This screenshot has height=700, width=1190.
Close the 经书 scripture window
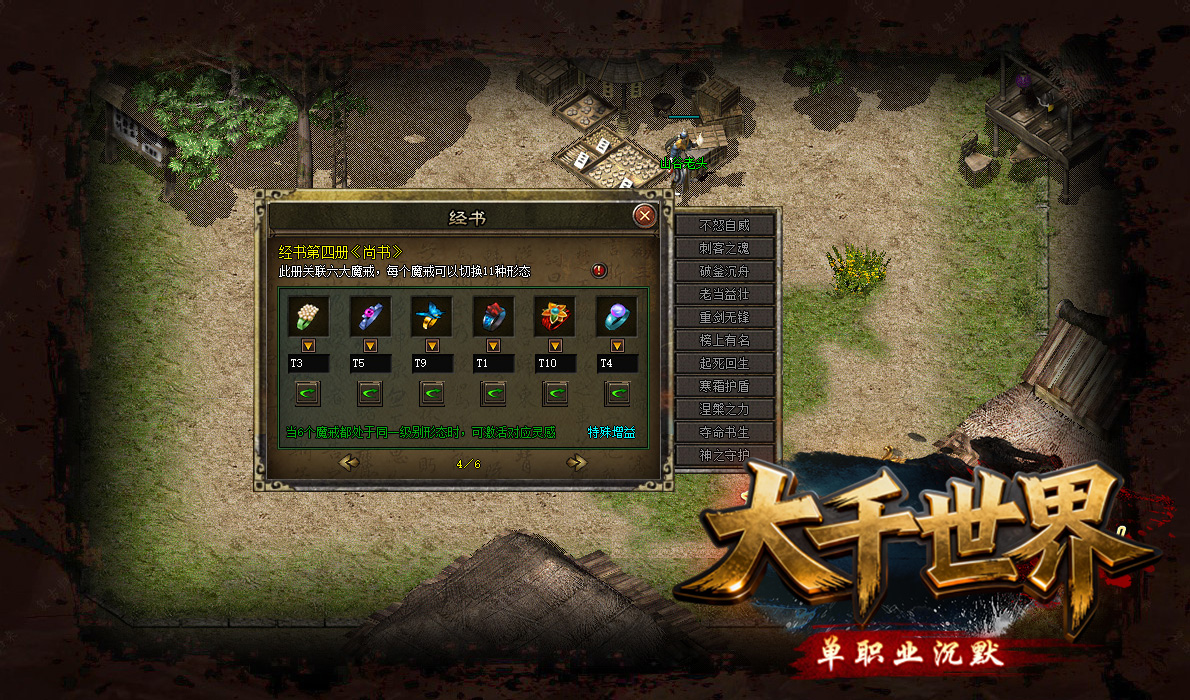pos(645,215)
